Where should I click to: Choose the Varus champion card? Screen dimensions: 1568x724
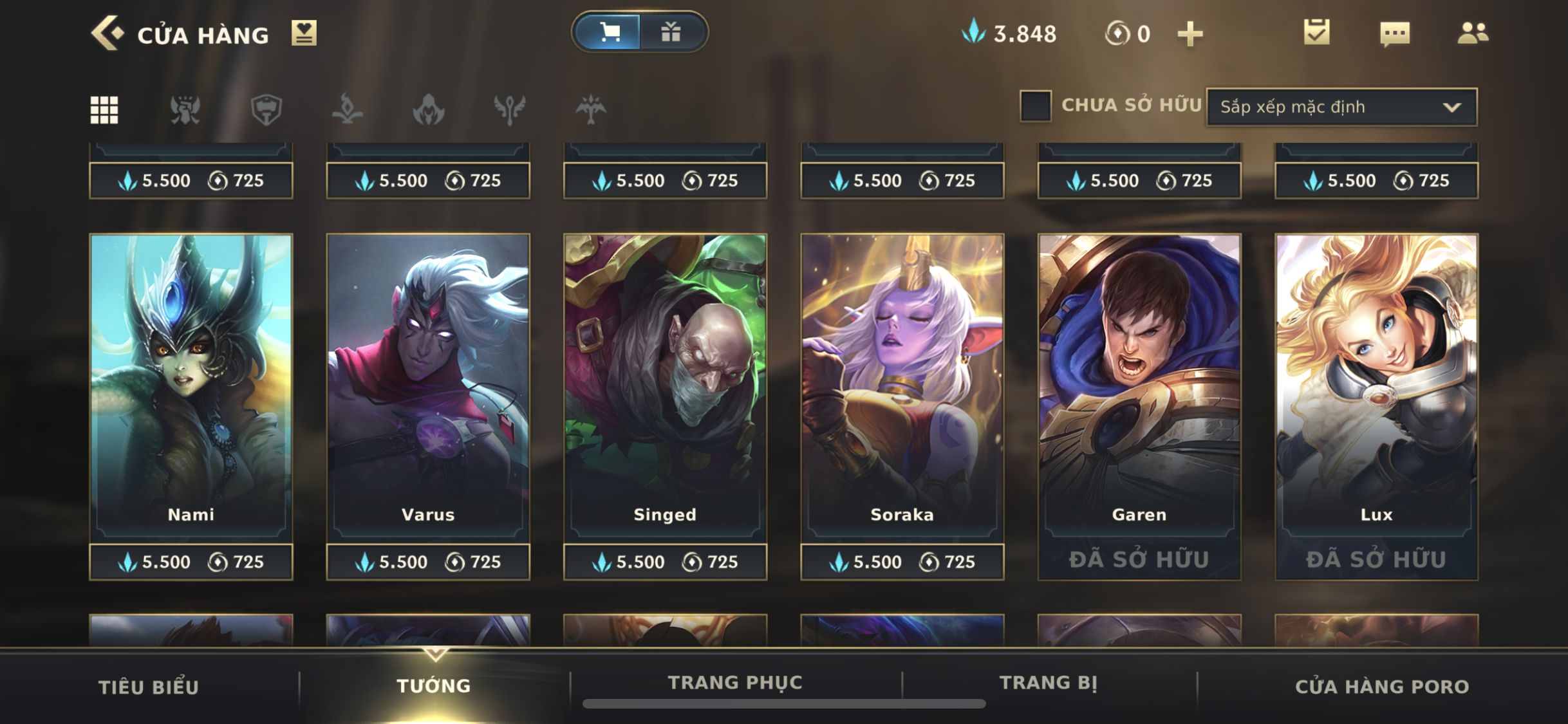428,386
